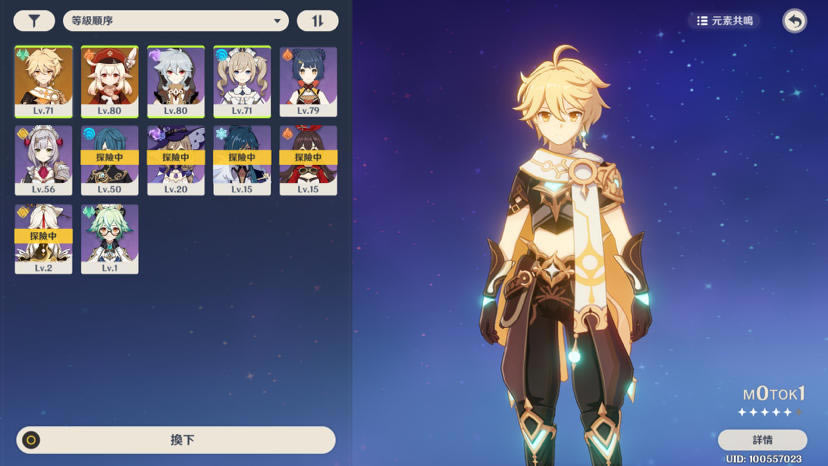
Task: Select the Lv.50 Hydro character on expedition
Action: (x=109, y=160)
